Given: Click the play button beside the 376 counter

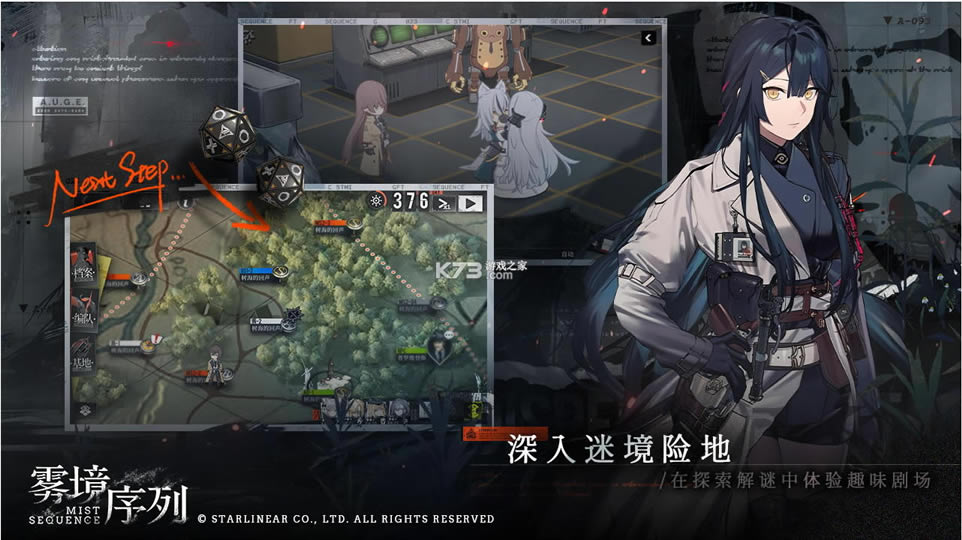Looking at the screenshot, I should coord(471,203).
